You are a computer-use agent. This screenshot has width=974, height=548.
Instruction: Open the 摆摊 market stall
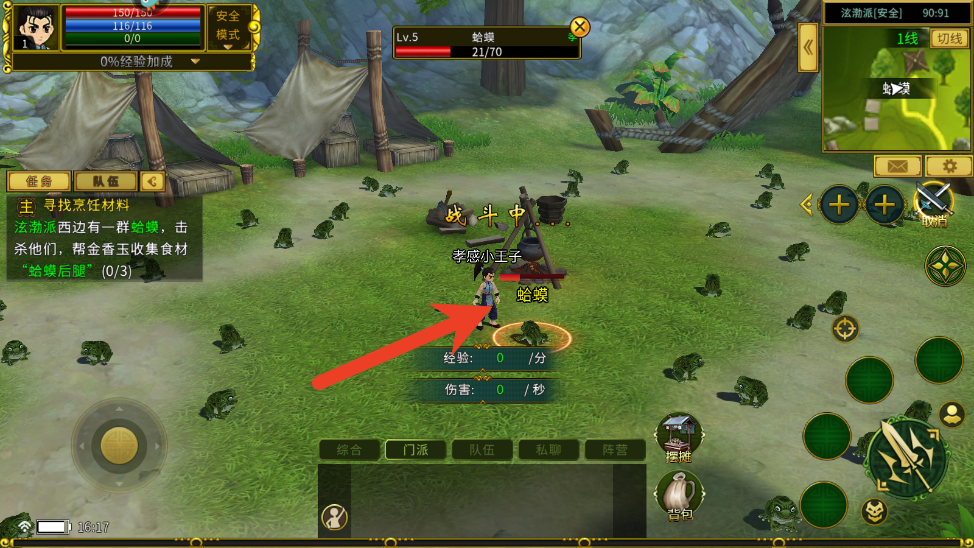pos(679,438)
